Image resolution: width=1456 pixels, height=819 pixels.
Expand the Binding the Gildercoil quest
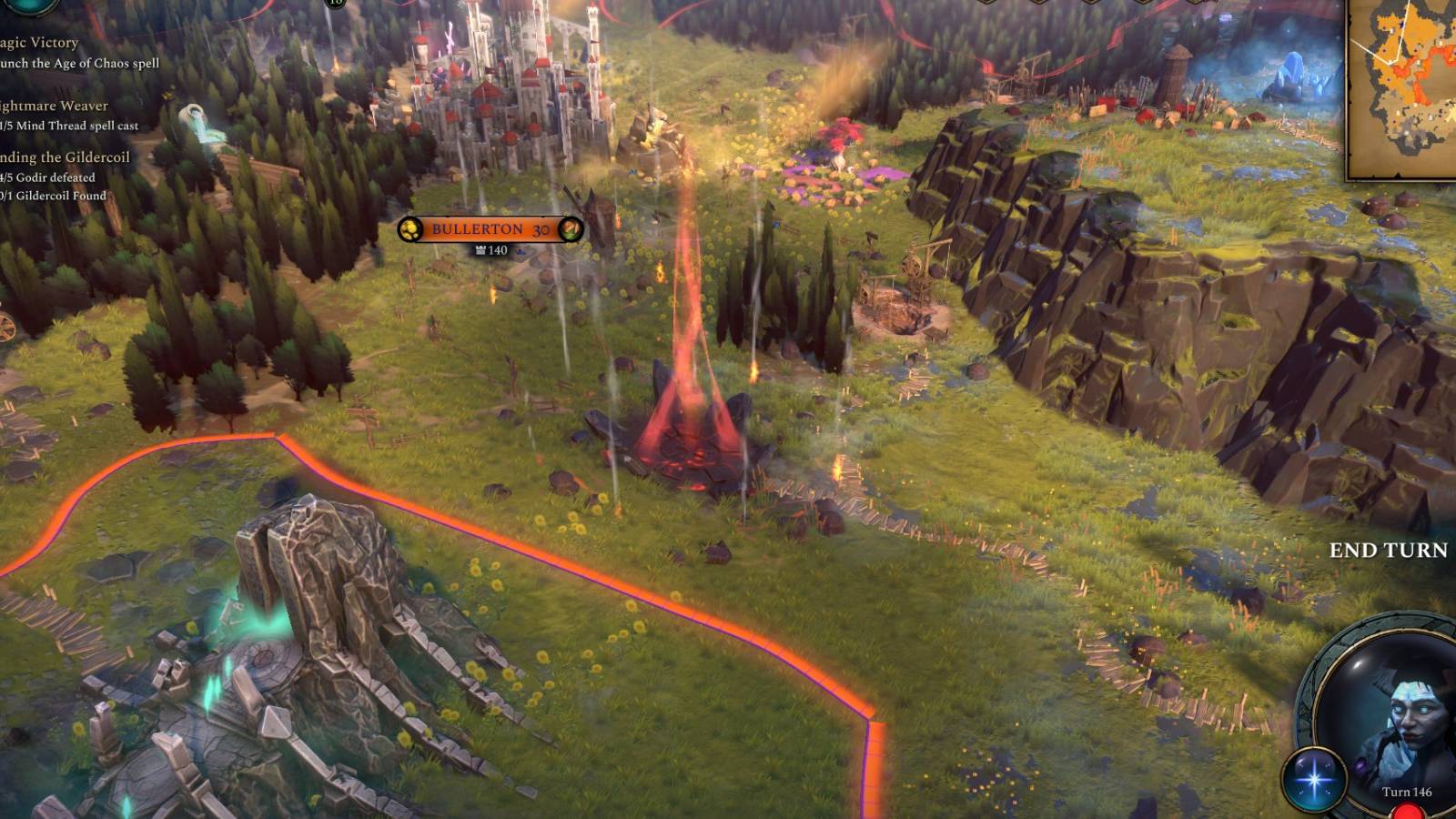[x=59, y=157]
